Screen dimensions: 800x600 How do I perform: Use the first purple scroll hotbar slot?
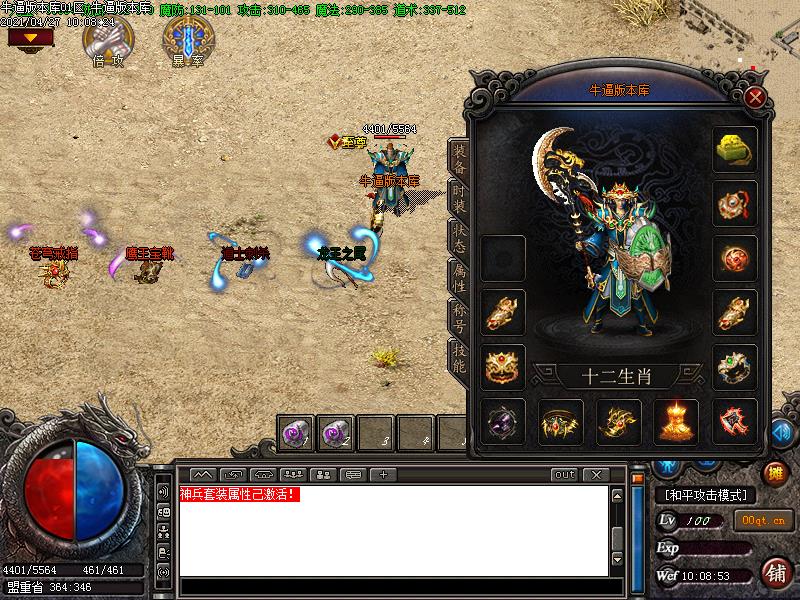click(297, 433)
